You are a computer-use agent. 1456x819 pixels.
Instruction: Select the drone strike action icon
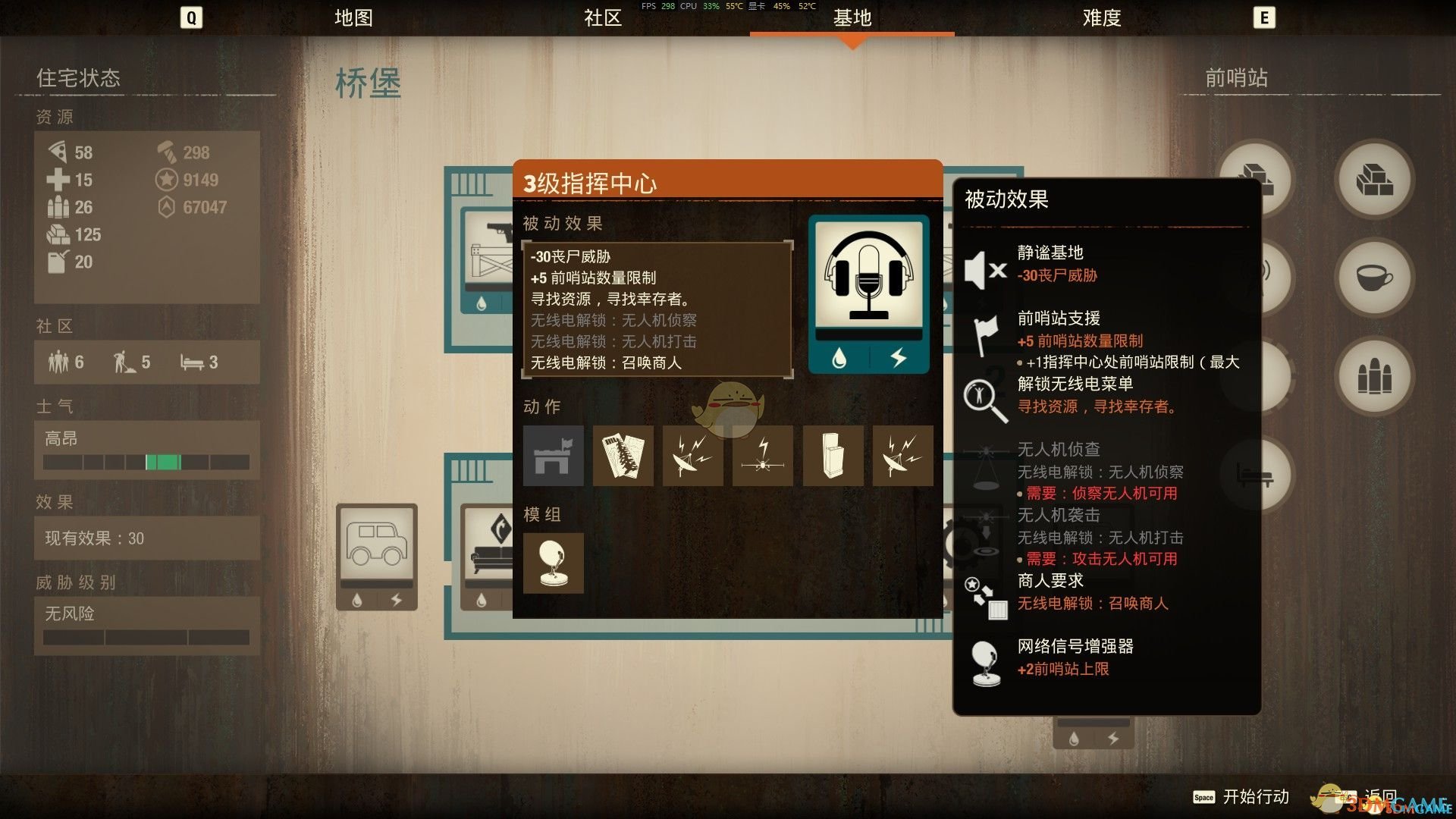[762, 456]
